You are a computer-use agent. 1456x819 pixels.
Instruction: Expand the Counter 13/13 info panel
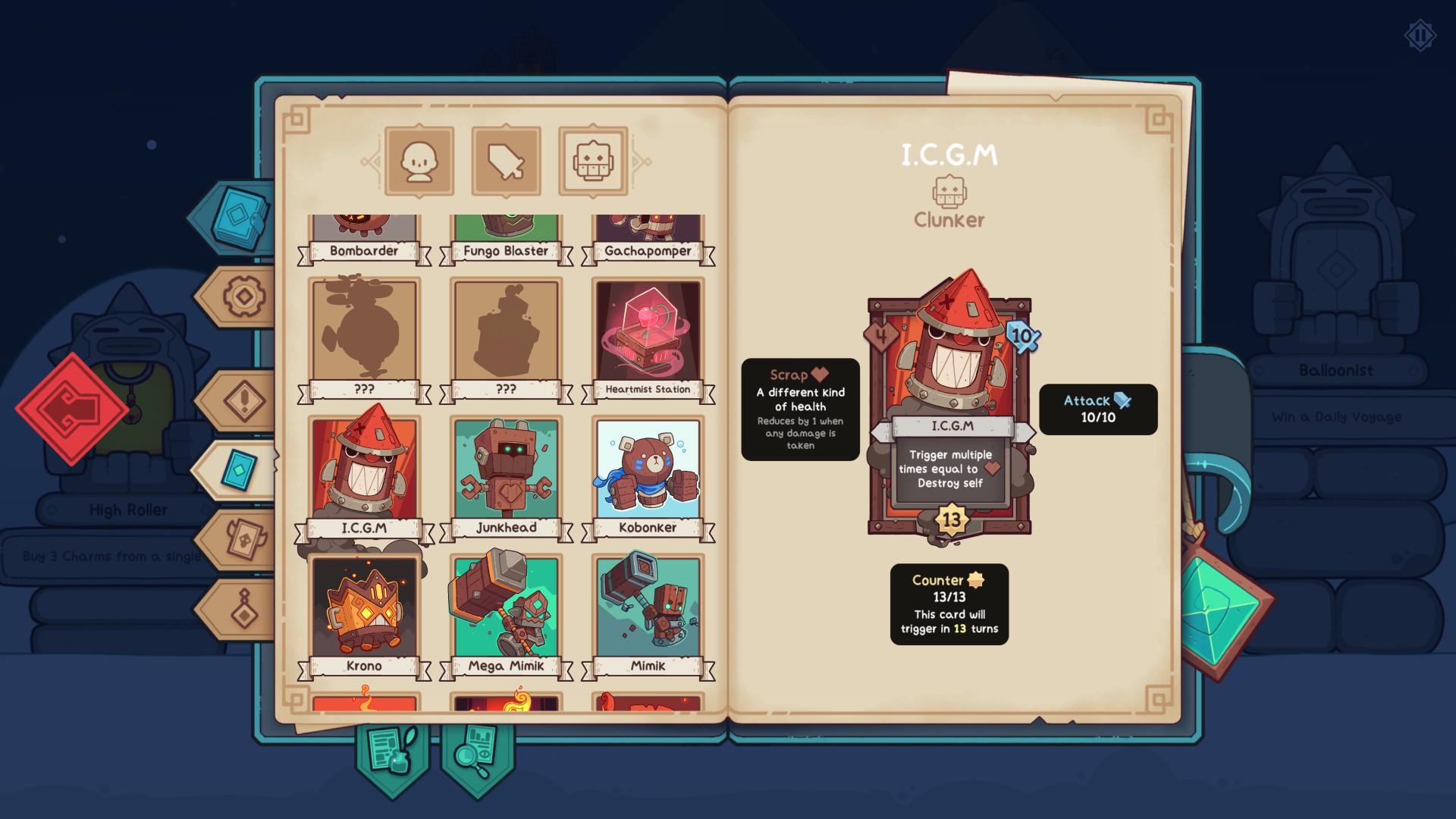click(948, 604)
